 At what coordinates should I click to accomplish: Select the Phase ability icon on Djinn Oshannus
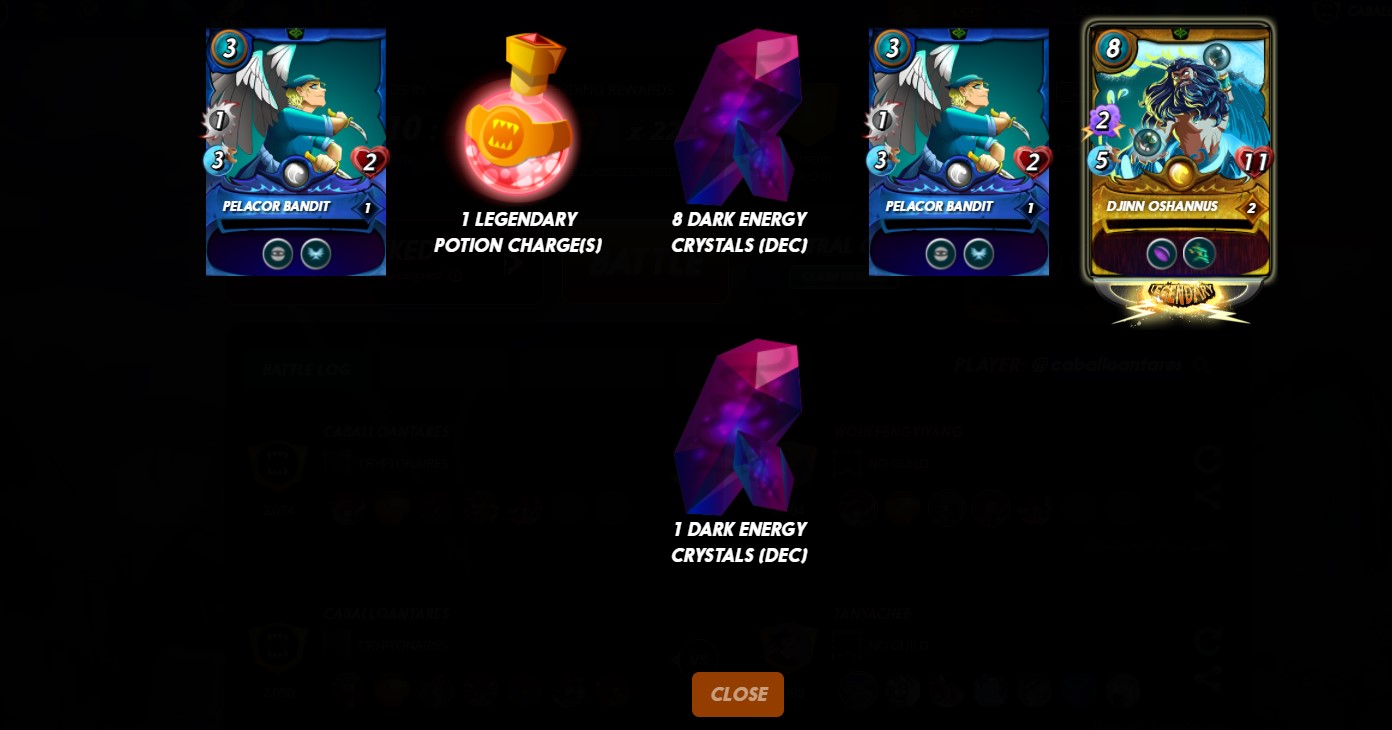coord(1199,253)
